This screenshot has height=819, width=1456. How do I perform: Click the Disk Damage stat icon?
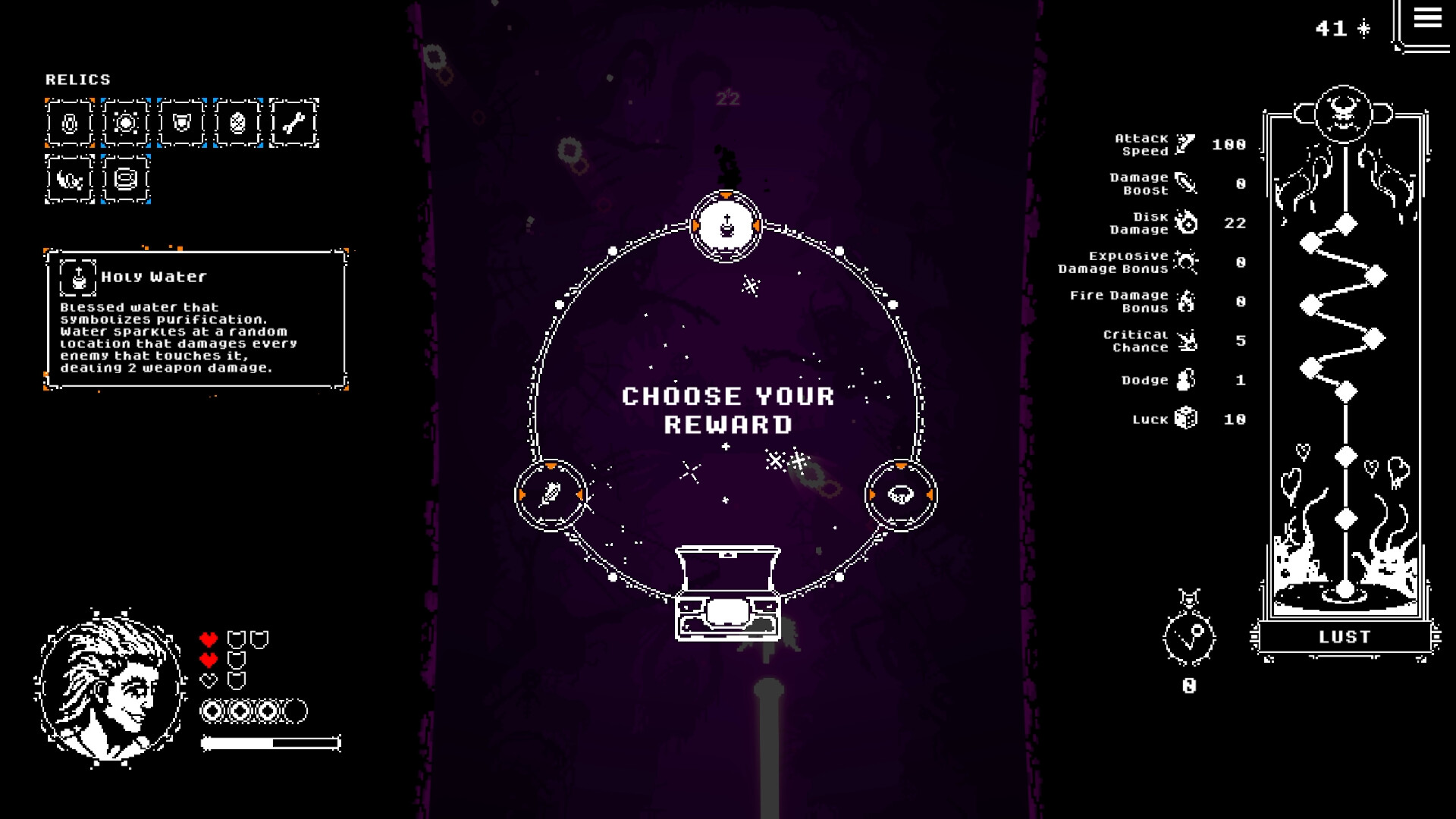(x=1187, y=224)
